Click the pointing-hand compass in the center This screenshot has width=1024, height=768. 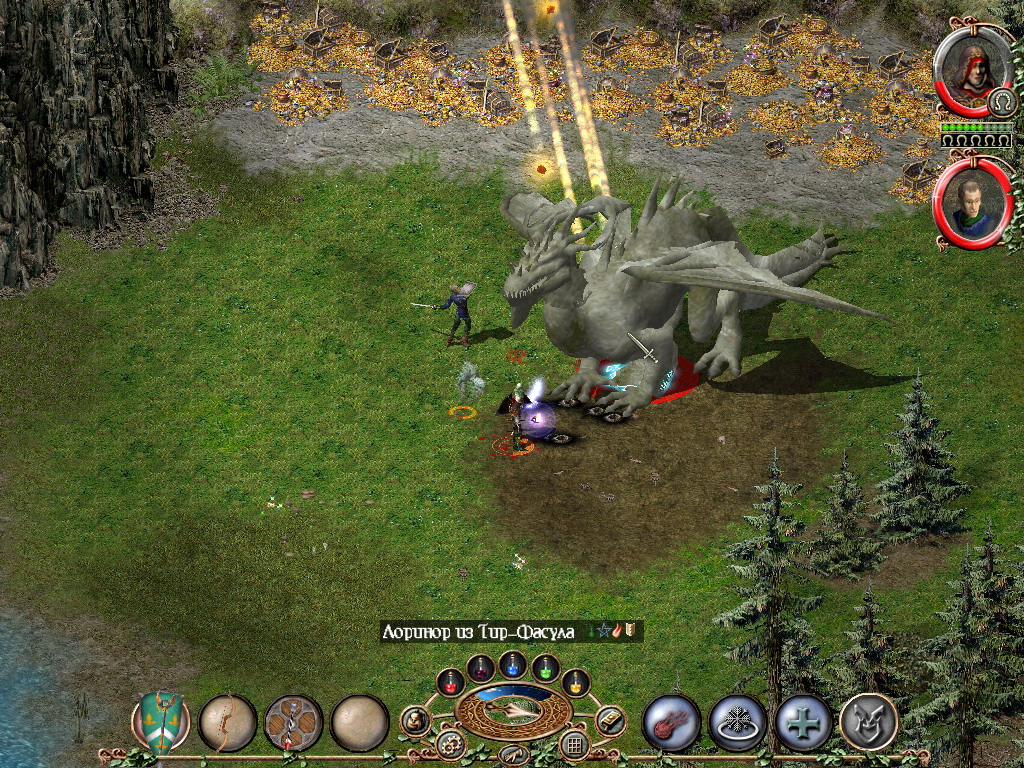click(513, 709)
